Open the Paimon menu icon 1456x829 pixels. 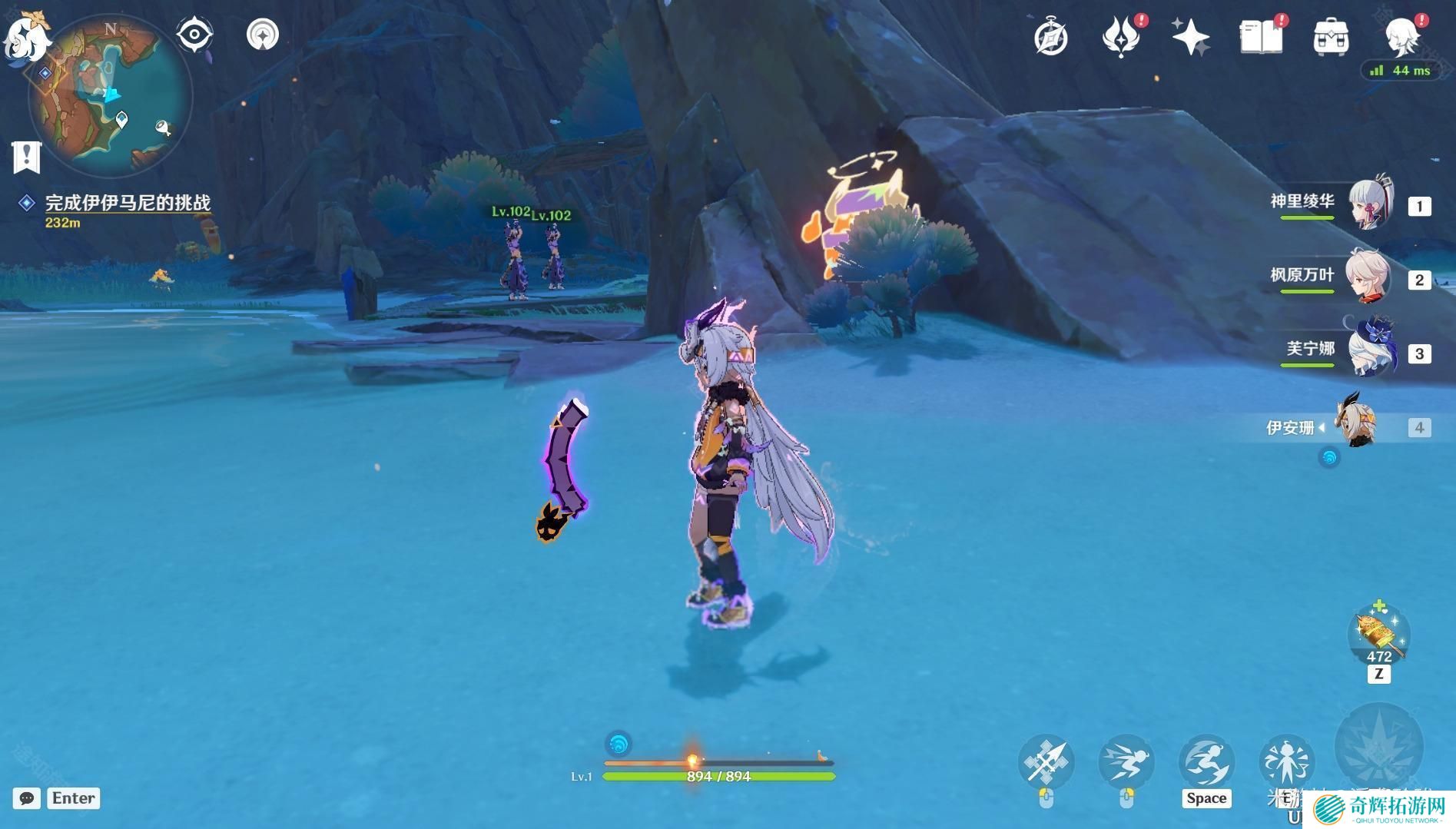pos(25,35)
